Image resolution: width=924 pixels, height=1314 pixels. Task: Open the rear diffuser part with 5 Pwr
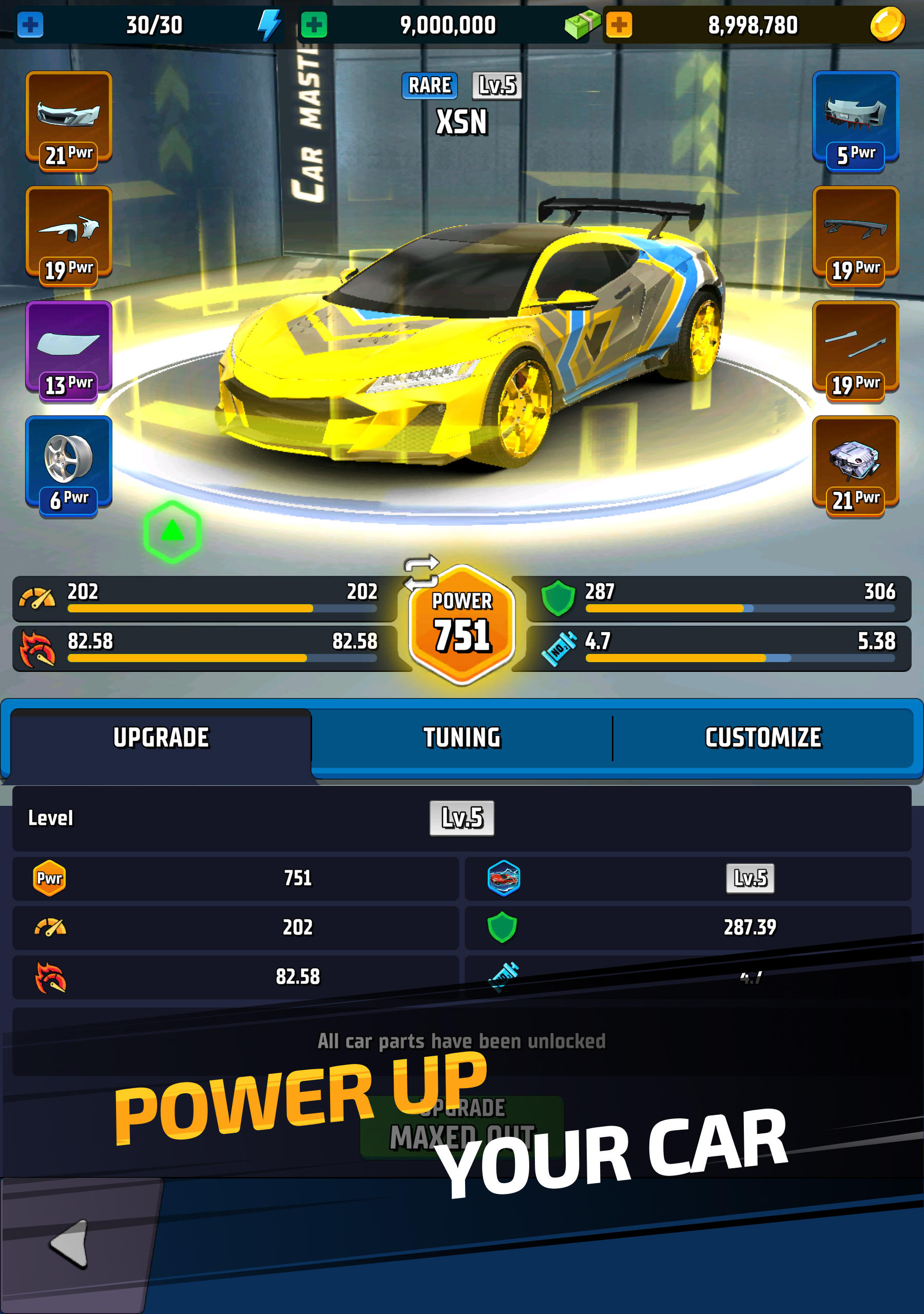(x=855, y=120)
